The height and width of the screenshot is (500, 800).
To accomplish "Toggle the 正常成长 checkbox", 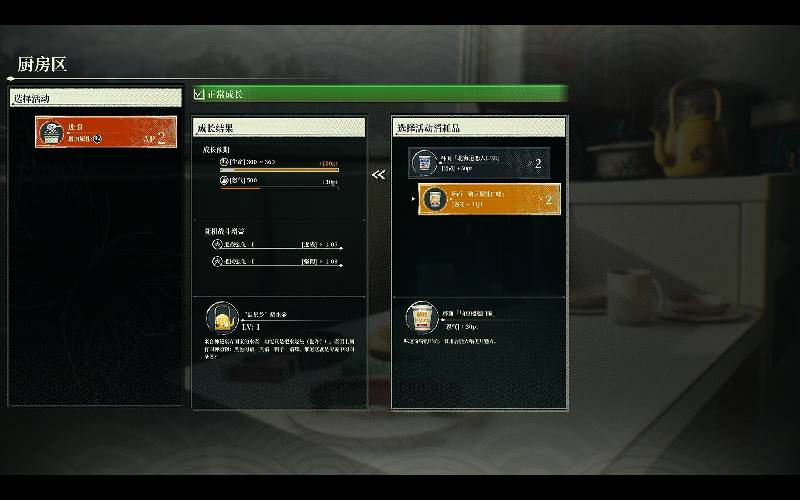I will click(199, 95).
